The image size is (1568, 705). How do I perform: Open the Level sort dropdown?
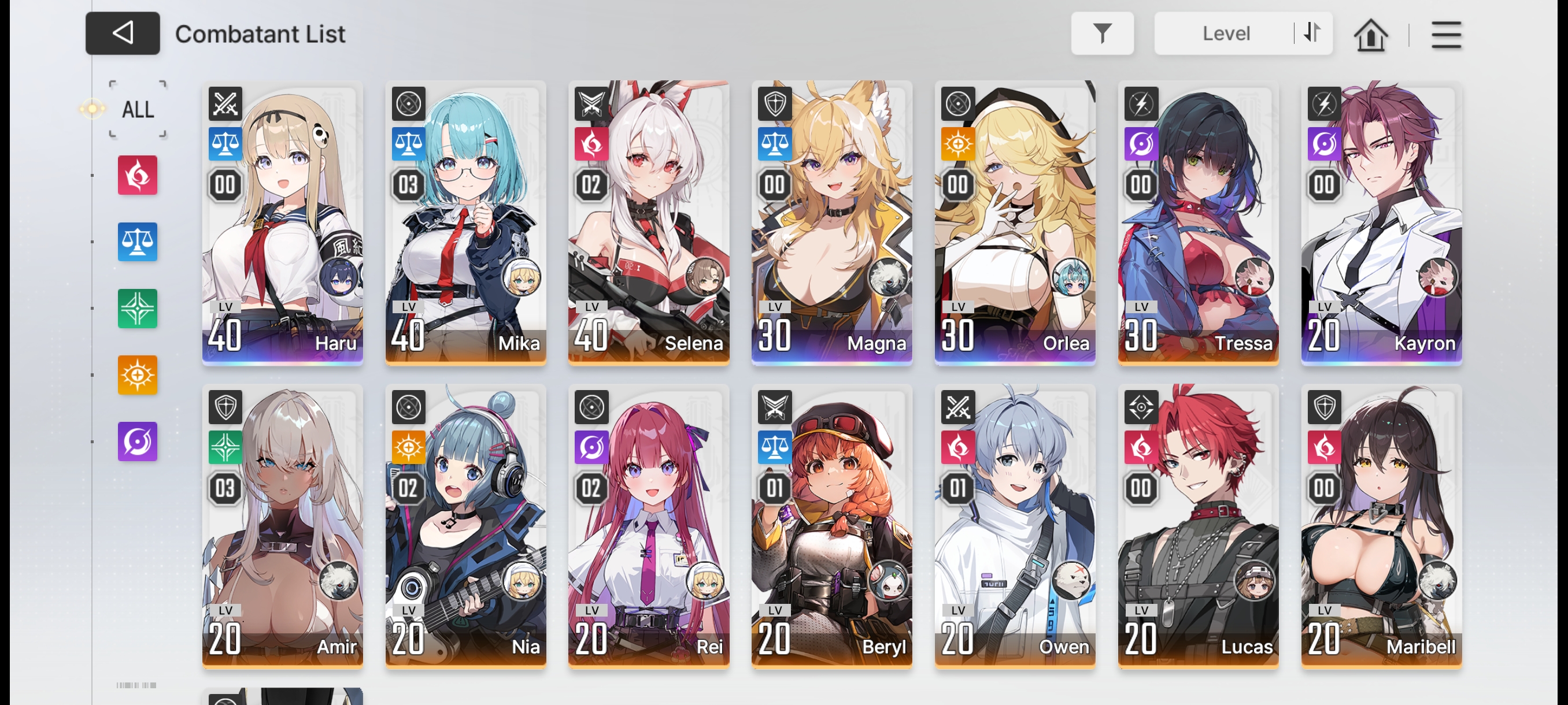1225,34
